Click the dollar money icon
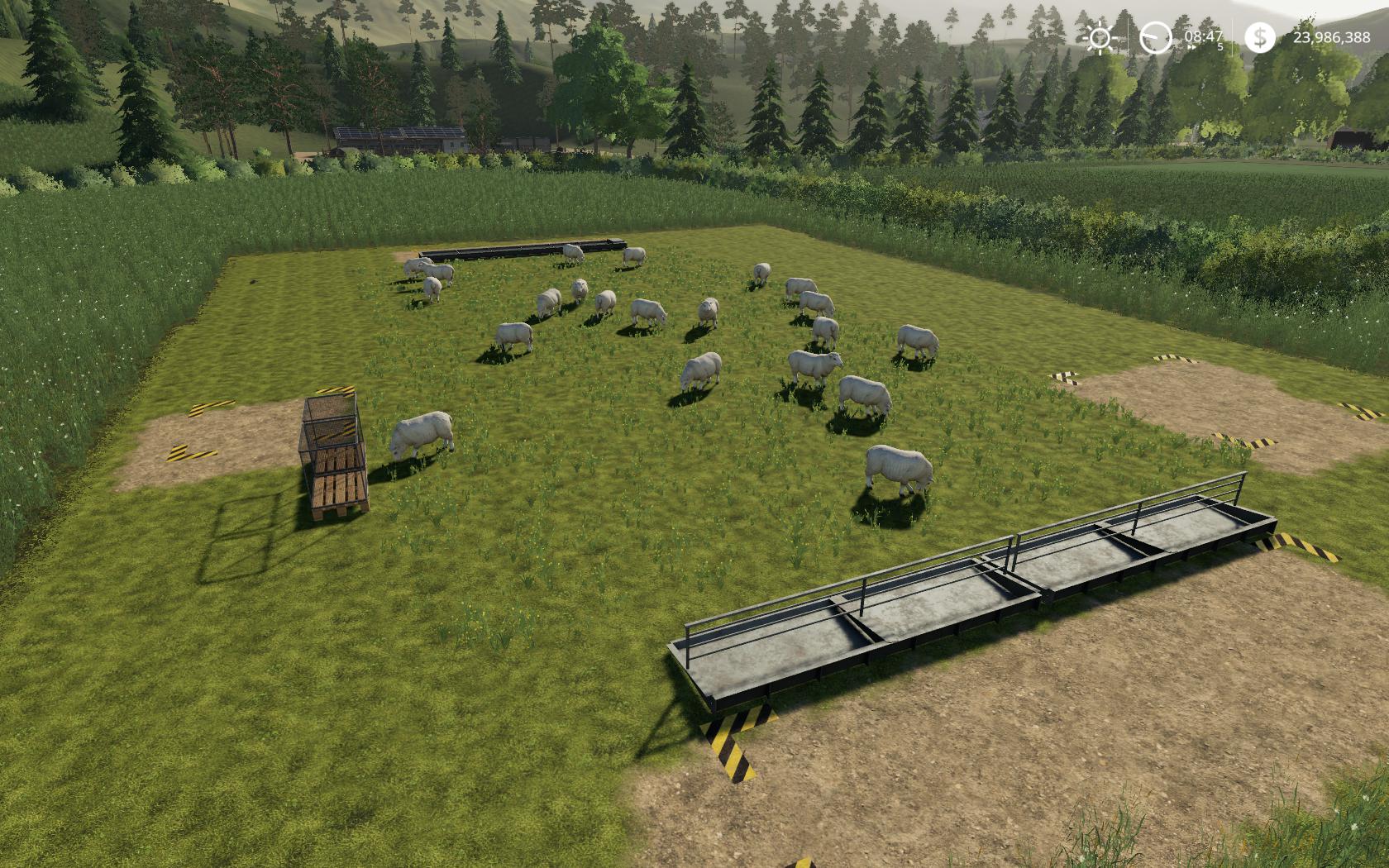This screenshot has height=868, width=1389. tap(1259, 37)
